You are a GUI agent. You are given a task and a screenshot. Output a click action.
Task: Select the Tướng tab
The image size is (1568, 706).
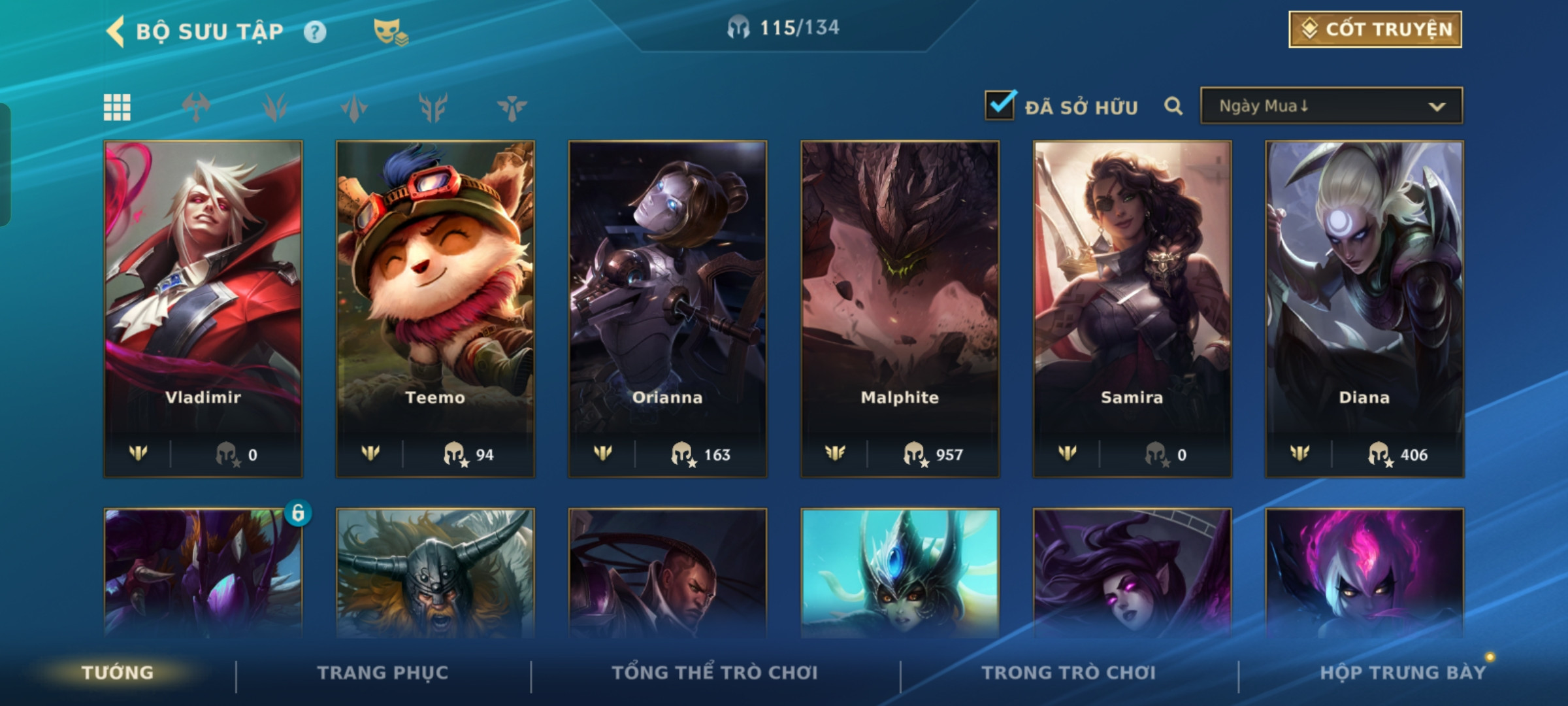(x=118, y=673)
